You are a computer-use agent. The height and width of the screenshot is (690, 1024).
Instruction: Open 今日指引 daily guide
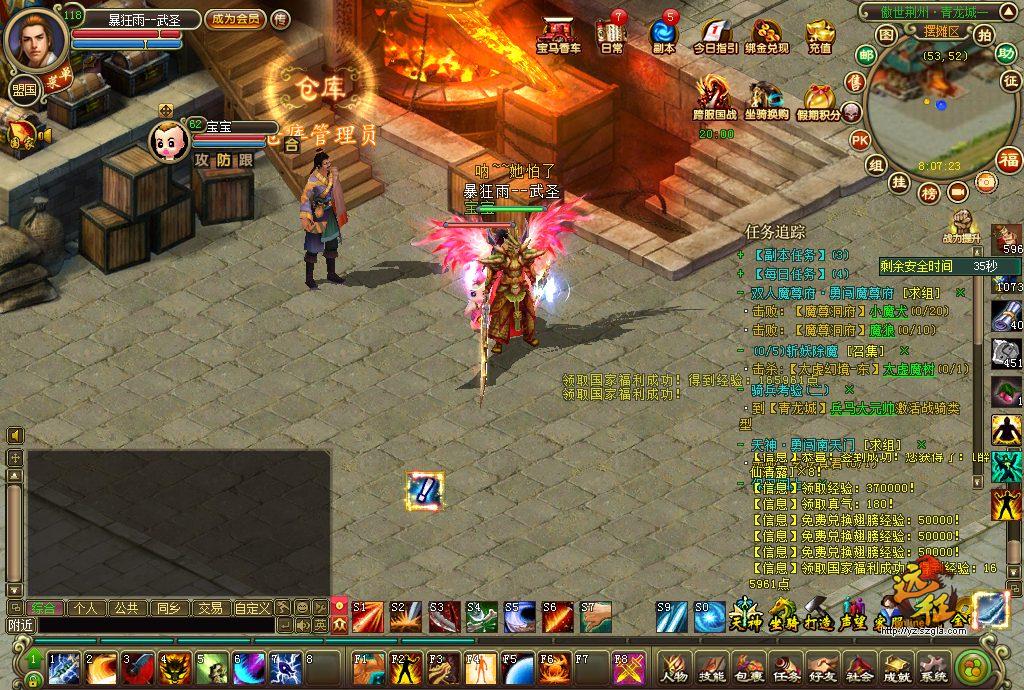pyautogui.click(x=715, y=35)
